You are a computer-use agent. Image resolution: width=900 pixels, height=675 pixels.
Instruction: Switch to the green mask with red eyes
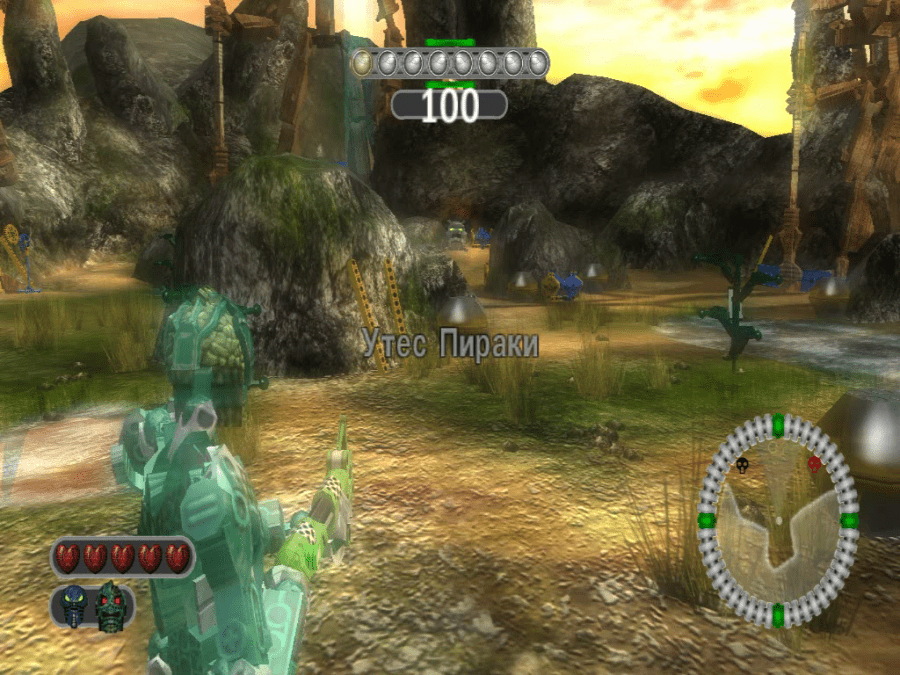click(x=111, y=606)
